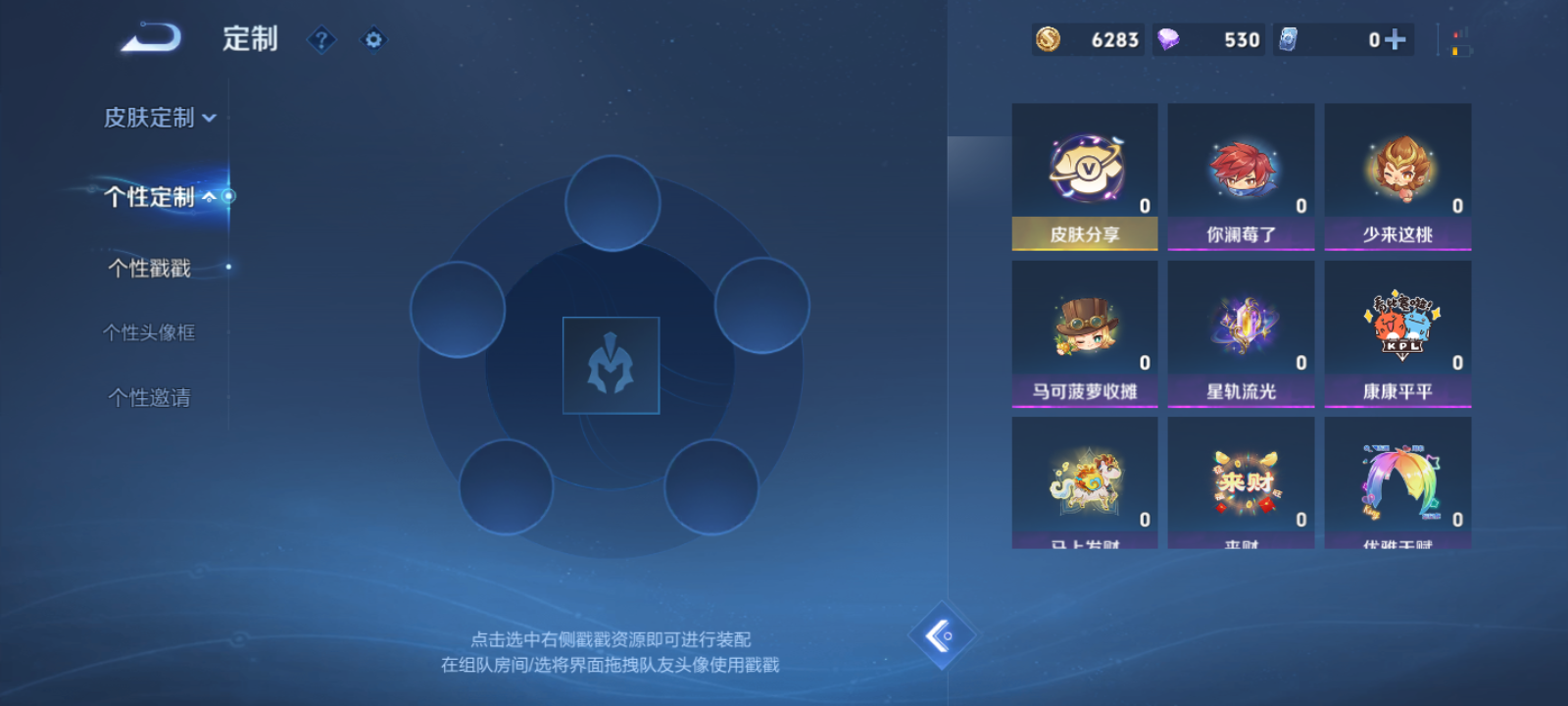Screen dimensions: 1568x706
Task: Select the 康康平平 KPL sticker
Action: pos(1397,333)
